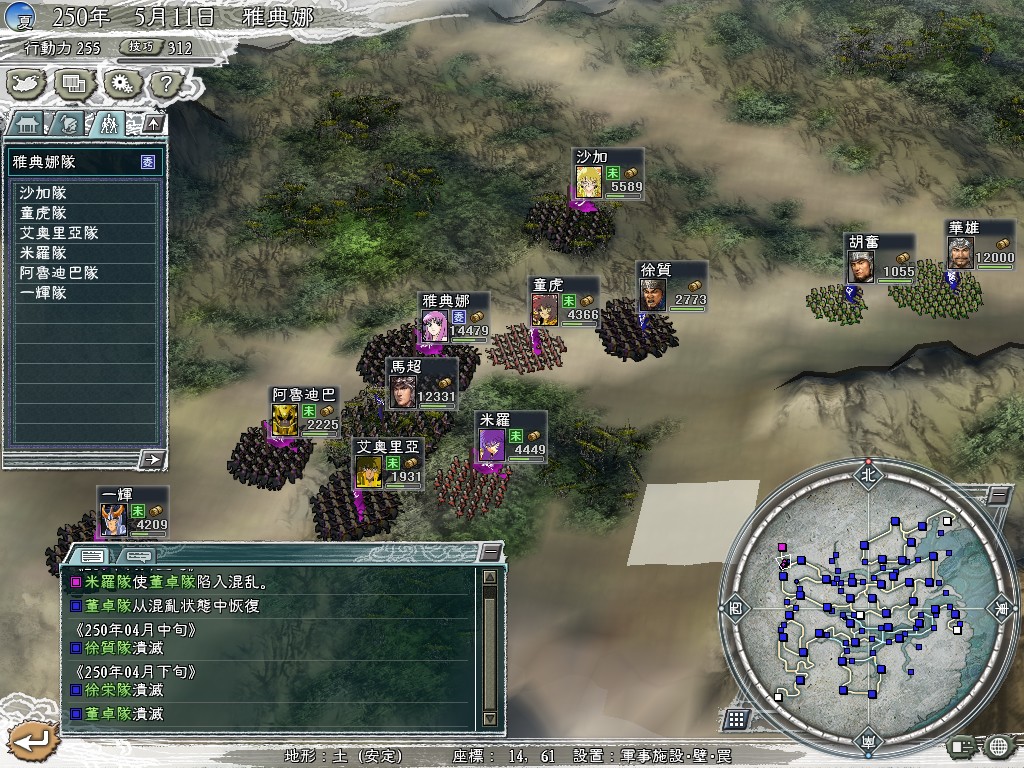Open the globe button beside the minimap
The image size is (1024, 768).
pos(998,746)
